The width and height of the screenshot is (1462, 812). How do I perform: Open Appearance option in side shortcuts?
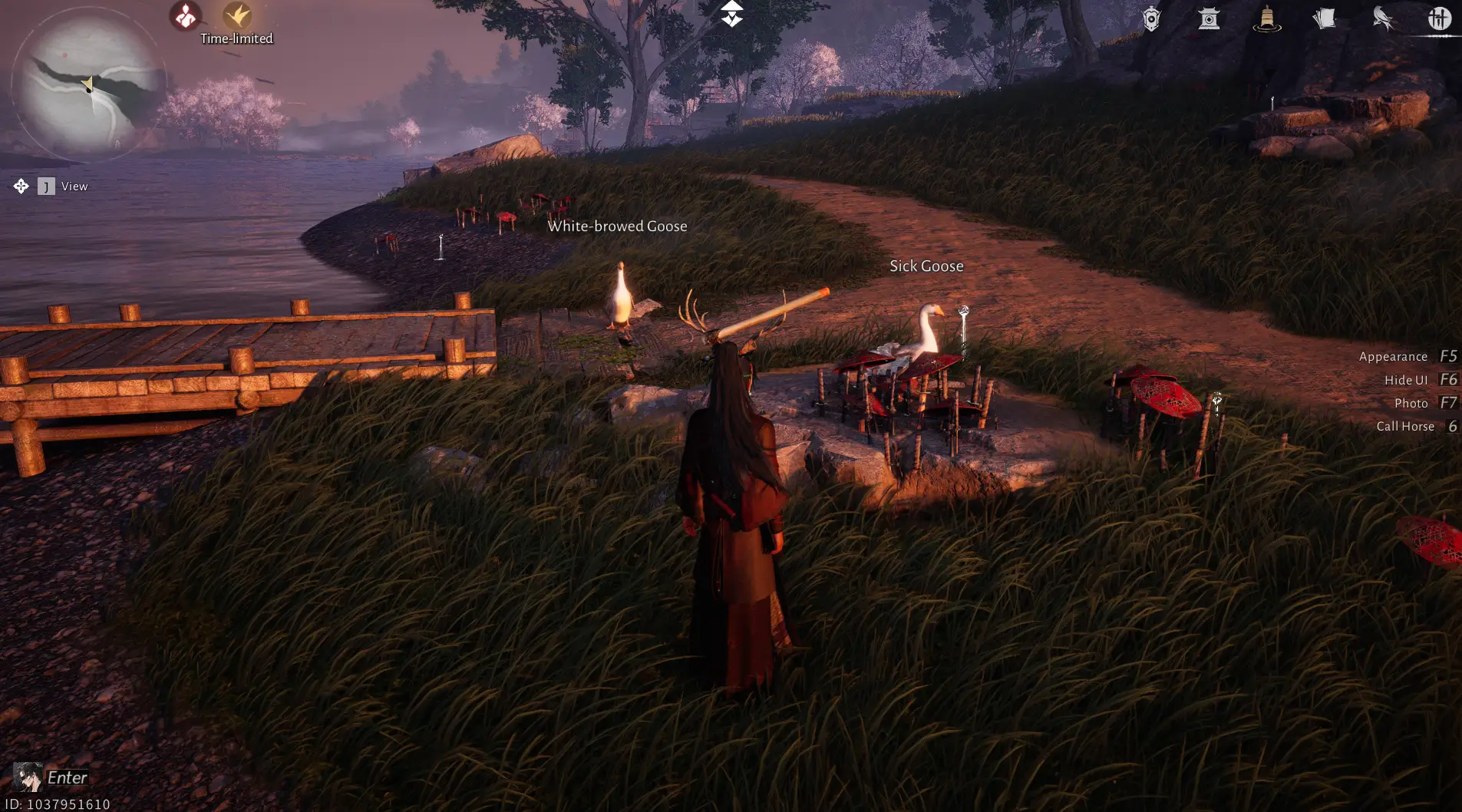click(1393, 357)
